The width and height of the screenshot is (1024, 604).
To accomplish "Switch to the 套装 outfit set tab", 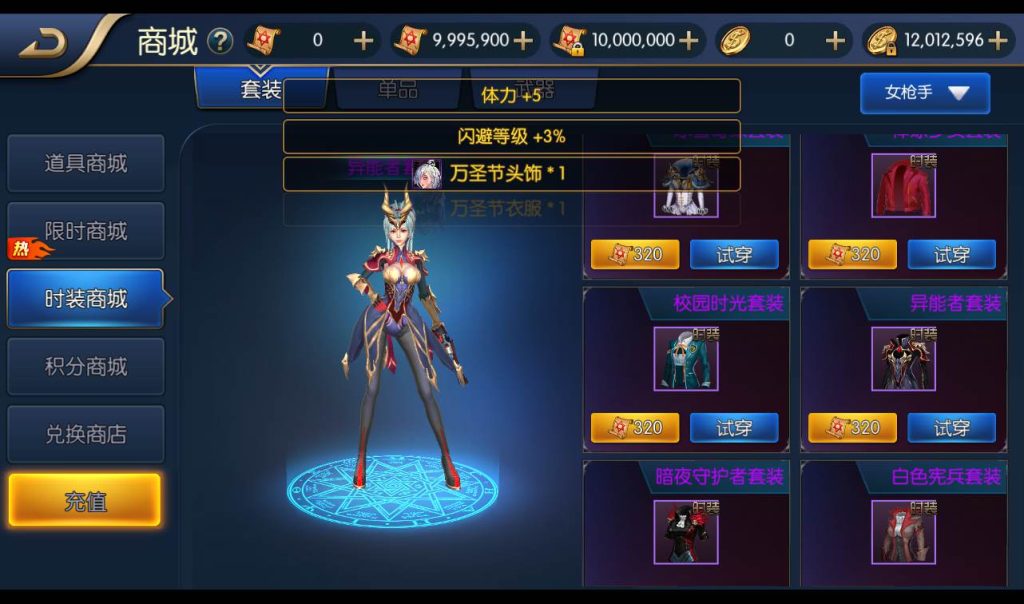I will point(261,90).
